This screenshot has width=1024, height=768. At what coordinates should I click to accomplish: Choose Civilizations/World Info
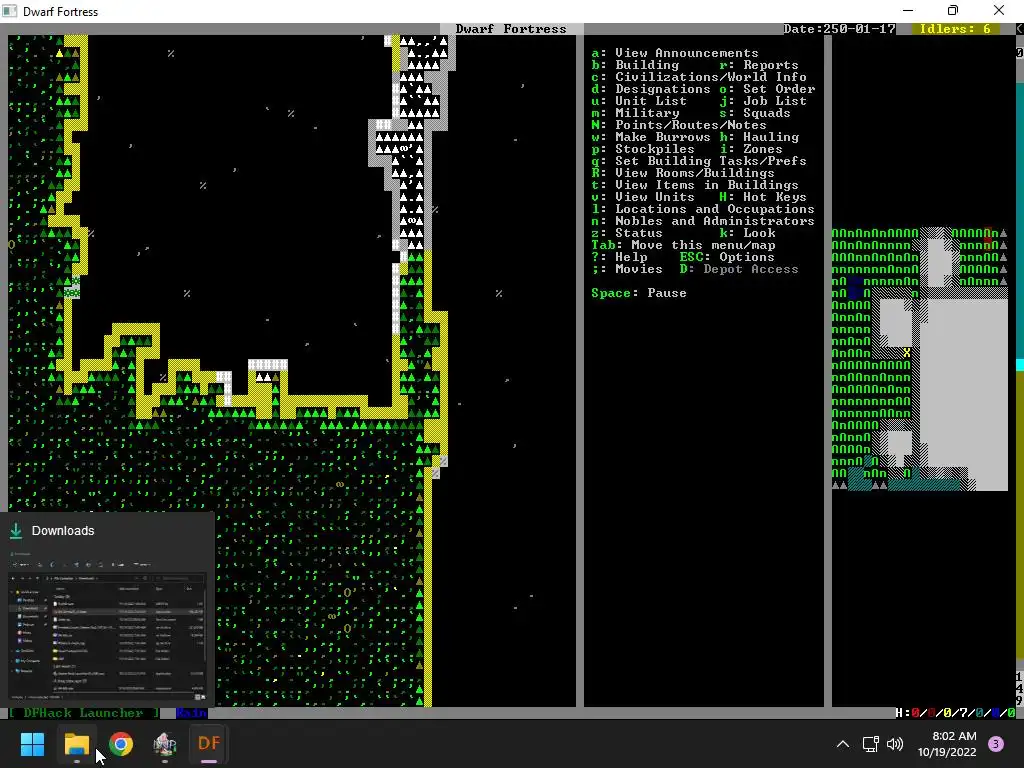(710, 77)
